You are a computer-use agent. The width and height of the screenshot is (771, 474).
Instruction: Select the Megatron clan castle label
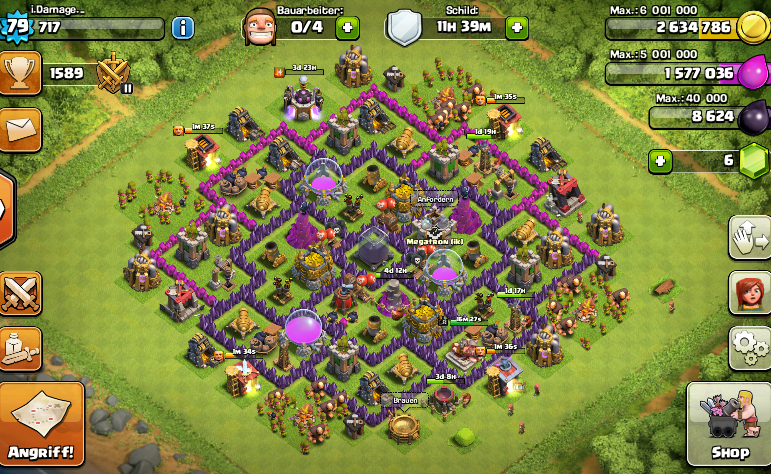[435, 241]
